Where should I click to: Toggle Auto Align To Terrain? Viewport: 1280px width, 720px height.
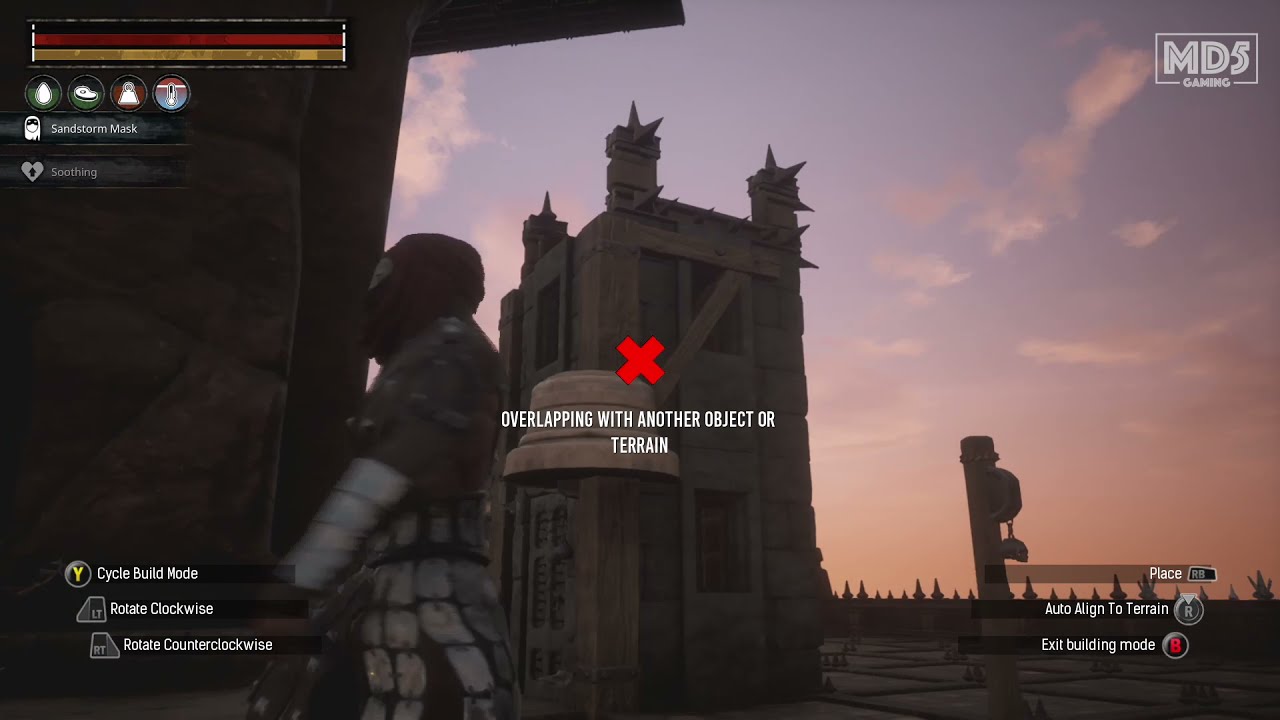[1107, 609]
